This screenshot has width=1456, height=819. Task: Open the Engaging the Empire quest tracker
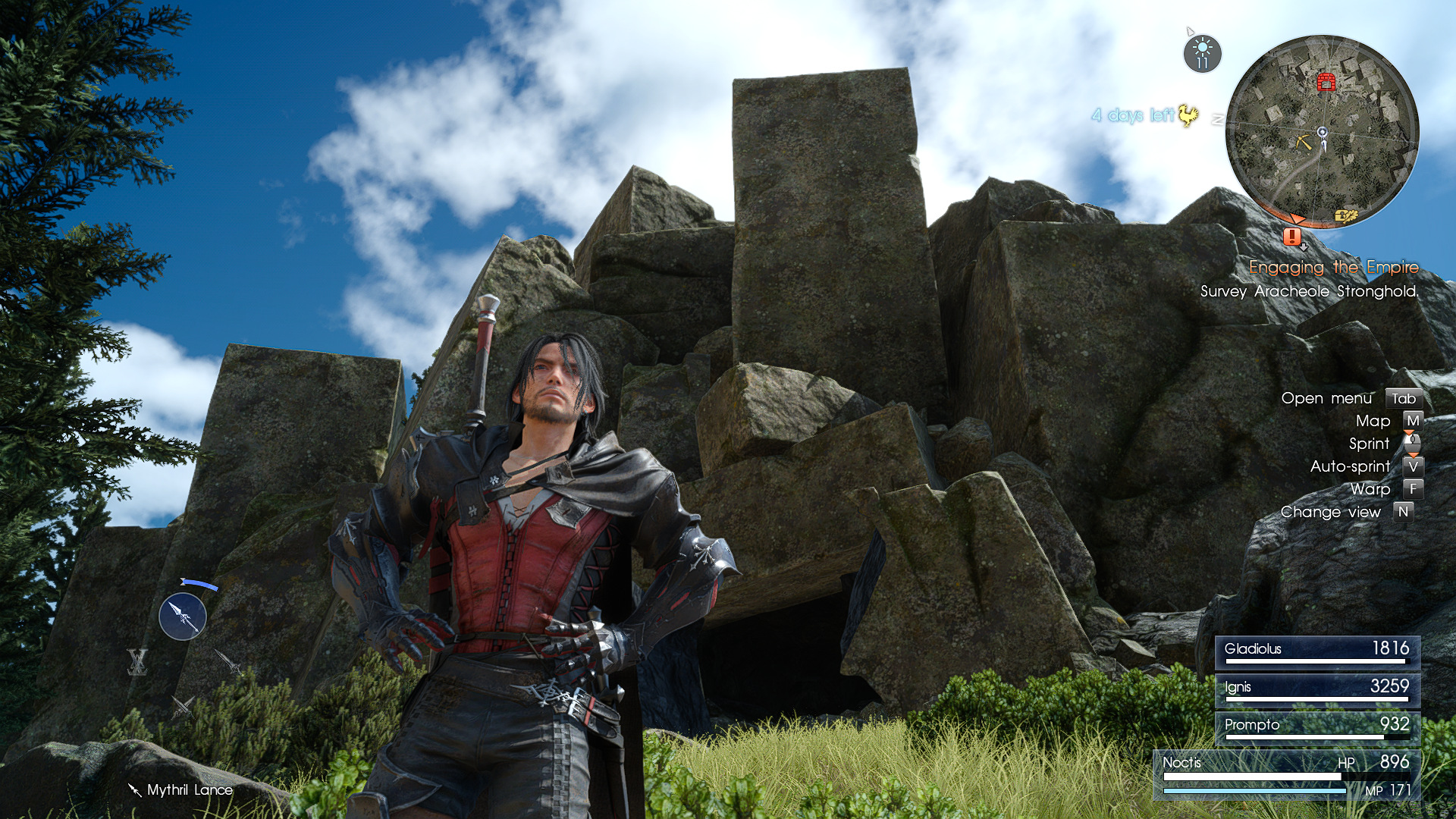click(x=1333, y=267)
